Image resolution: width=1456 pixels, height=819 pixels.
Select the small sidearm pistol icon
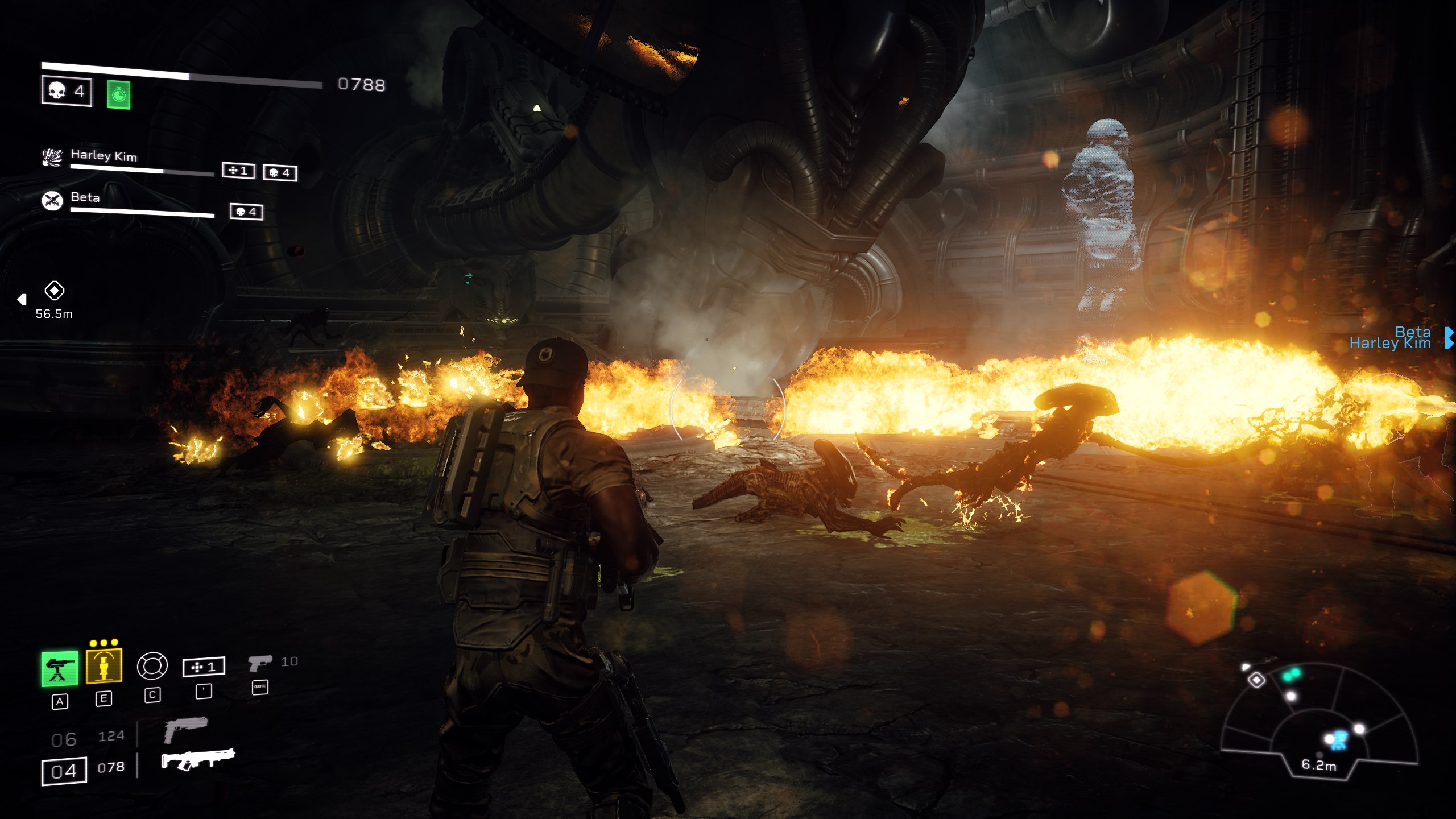(x=259, y=663)
